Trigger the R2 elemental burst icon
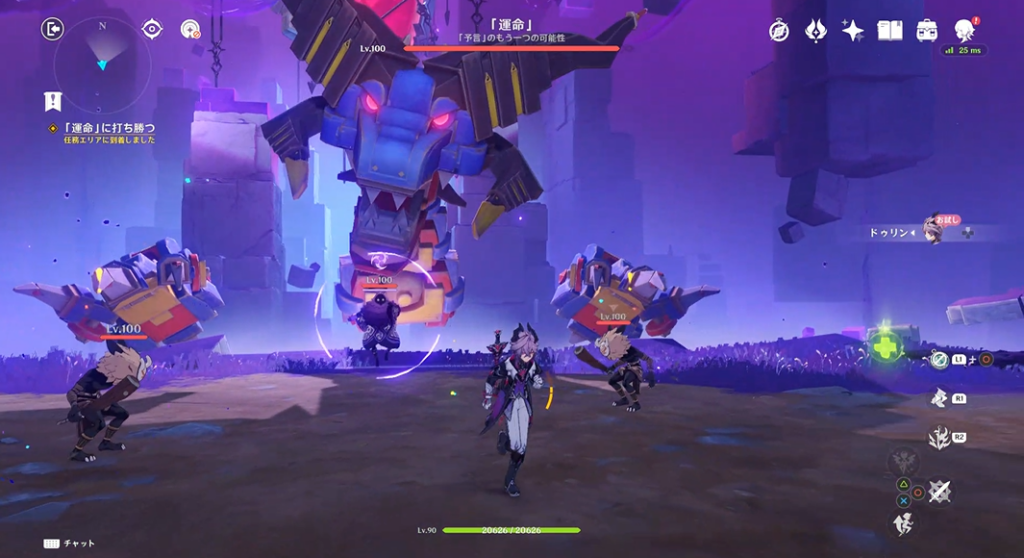 [x=939, y=437]
